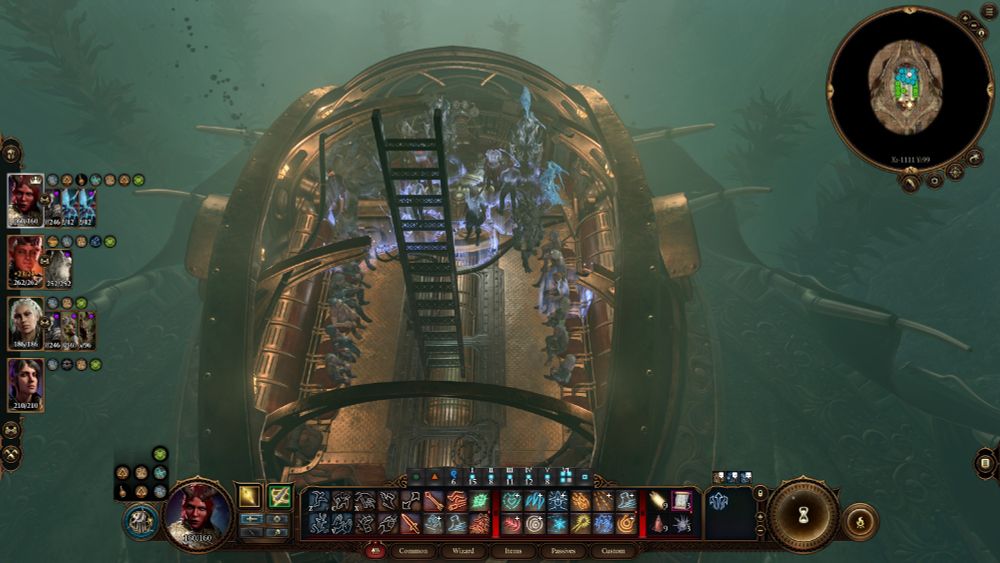Switch to the Custom hotbar tab
This screenshot has height=563, width=1000.
[x=613, y=551]
